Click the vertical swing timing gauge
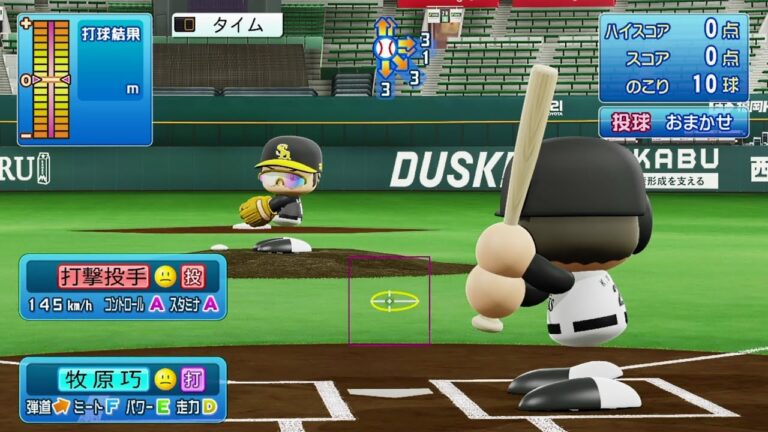The height and width of the screenshot is (432, 768). pos(46,80)
